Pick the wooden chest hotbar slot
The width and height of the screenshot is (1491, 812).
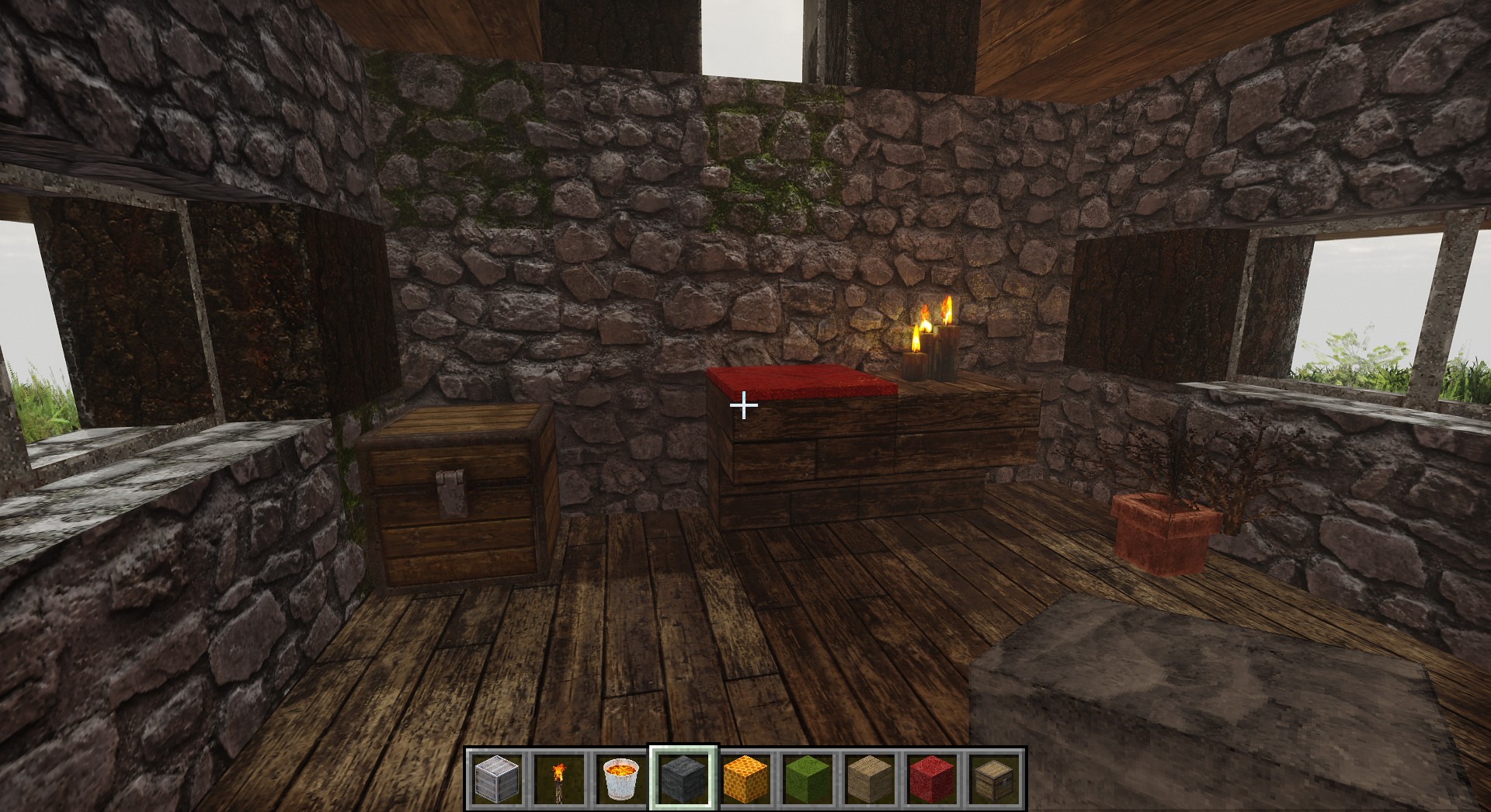[x=995, y=779]
